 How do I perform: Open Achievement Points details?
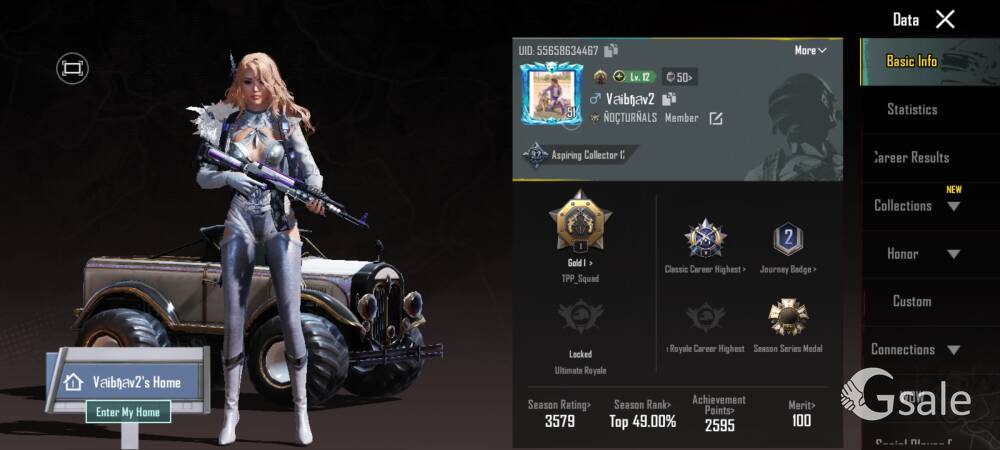point(718,412)
